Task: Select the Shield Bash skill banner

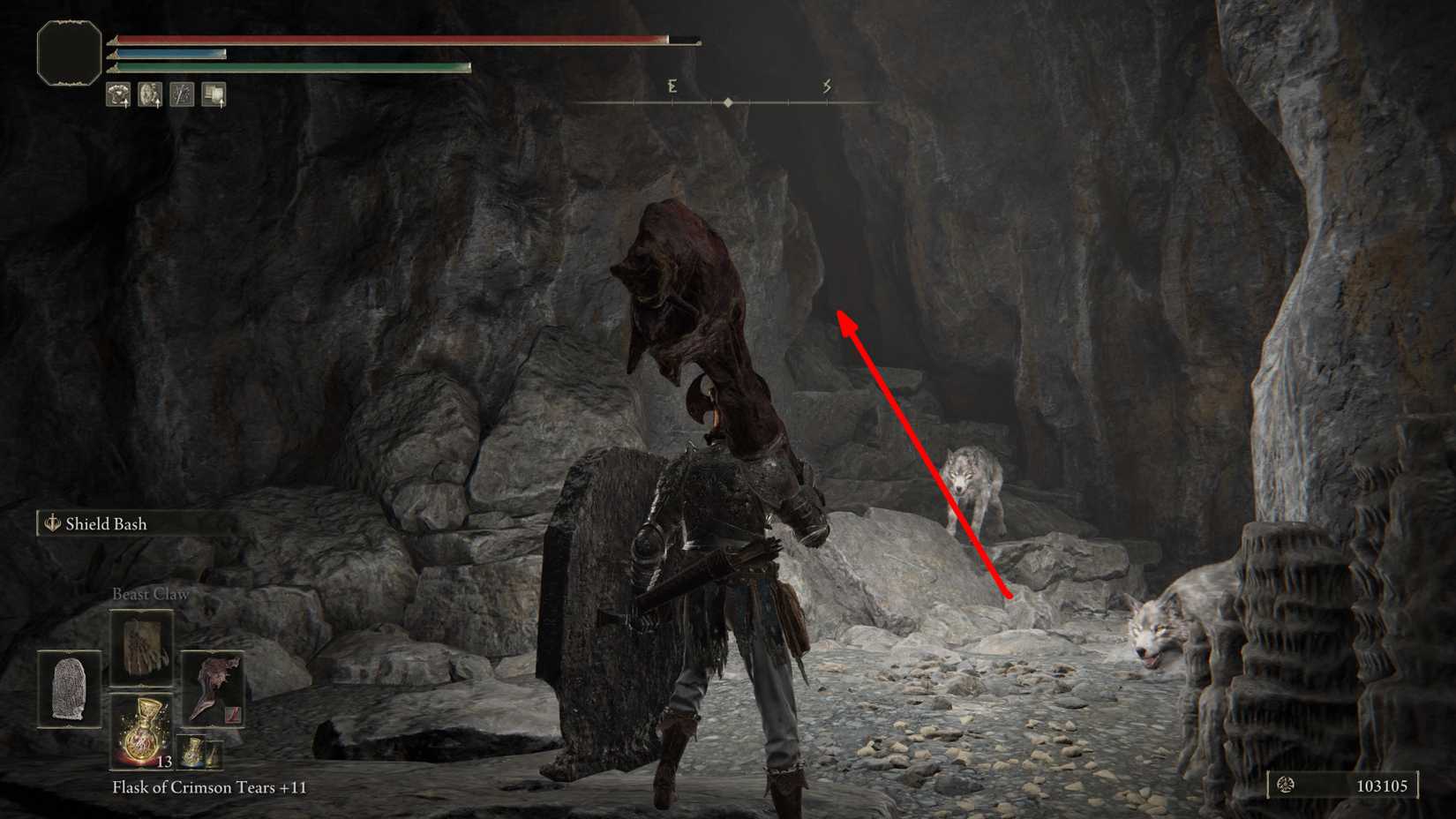Action: [106, 523]
